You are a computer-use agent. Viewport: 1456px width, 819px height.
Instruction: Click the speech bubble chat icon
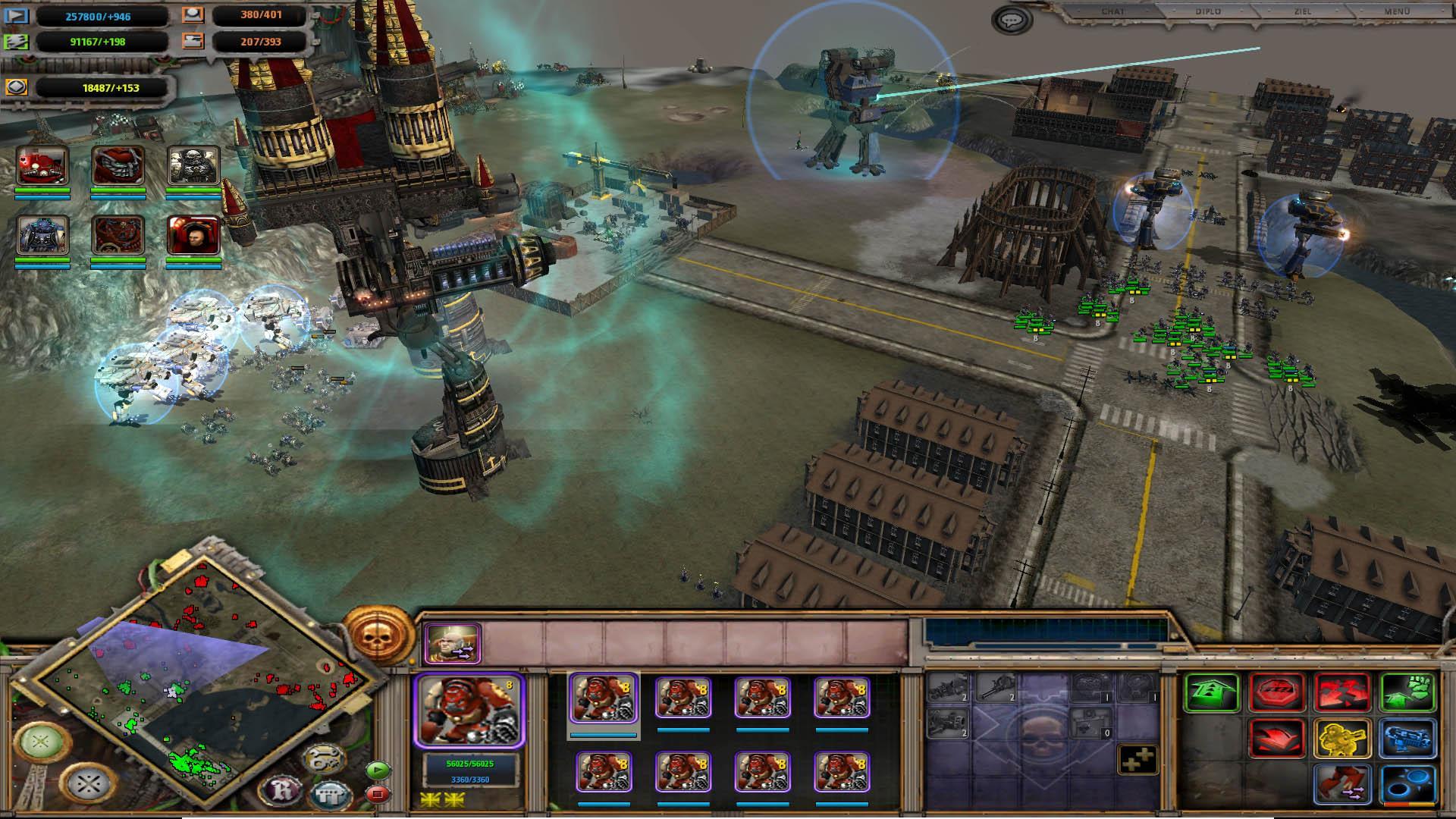(1011, 20)
